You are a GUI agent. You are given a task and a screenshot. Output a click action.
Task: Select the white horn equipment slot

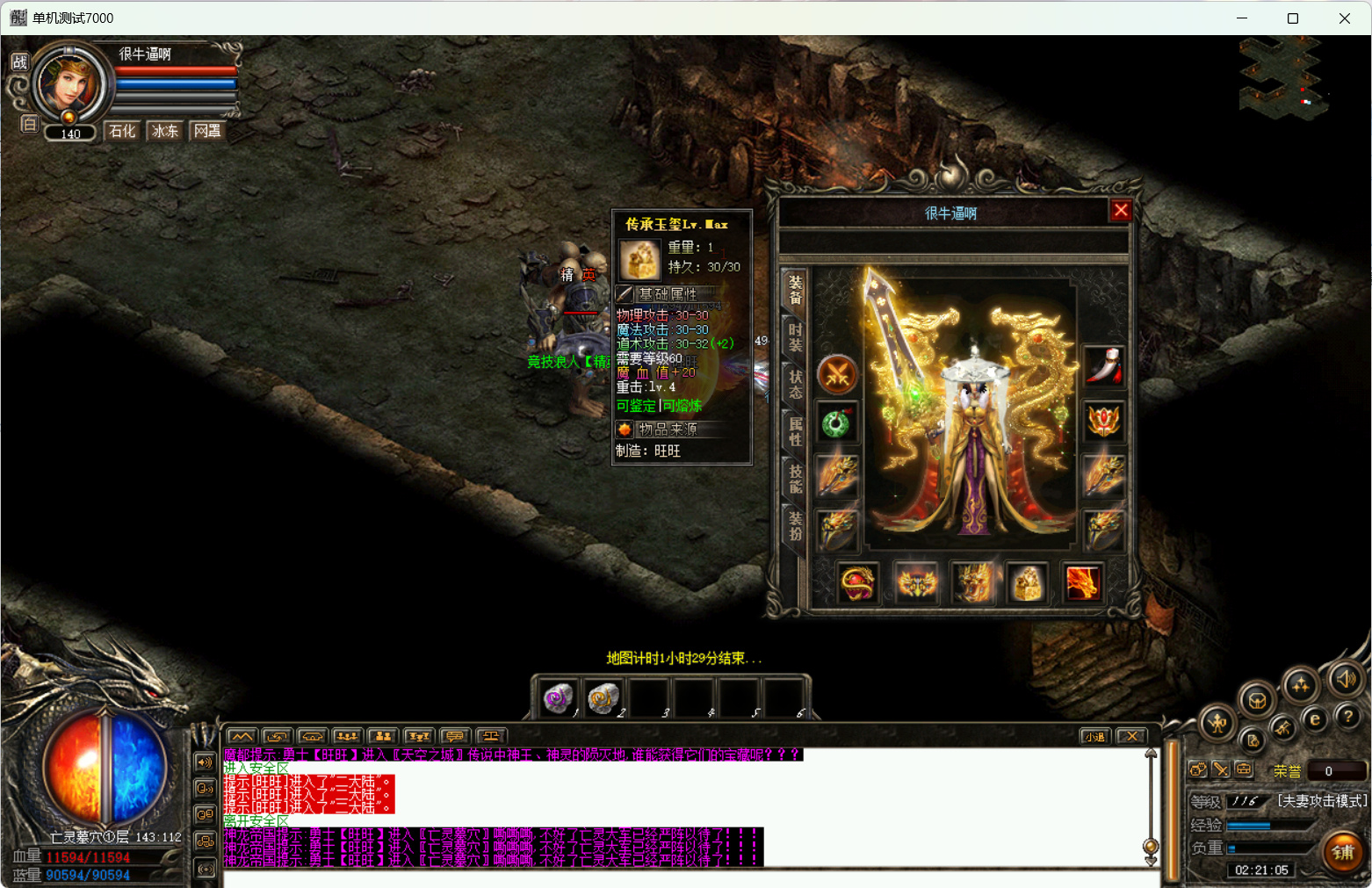point(1103,366)
